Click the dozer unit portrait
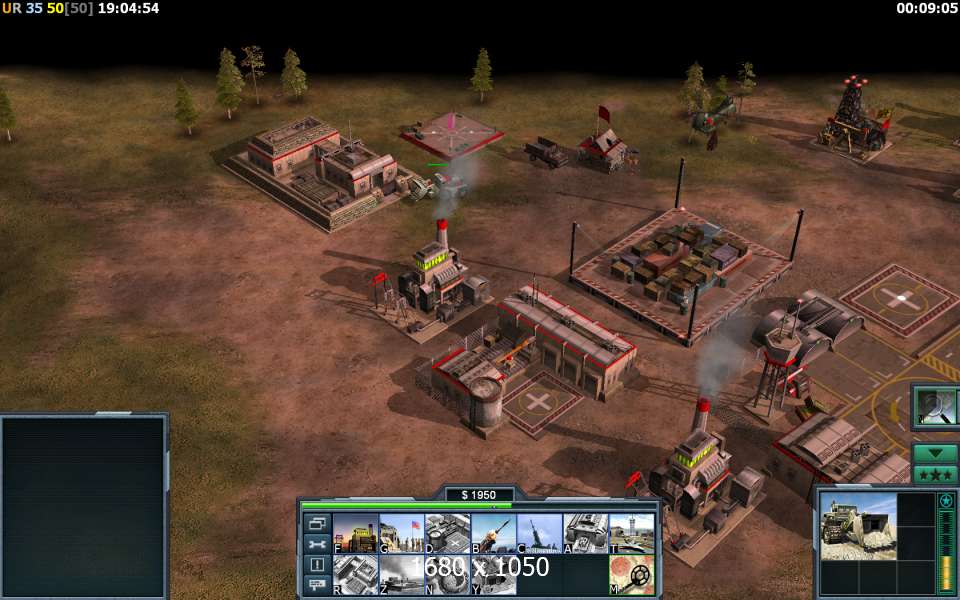The width and height of the screenshot is (960, 600). [858, 525]
